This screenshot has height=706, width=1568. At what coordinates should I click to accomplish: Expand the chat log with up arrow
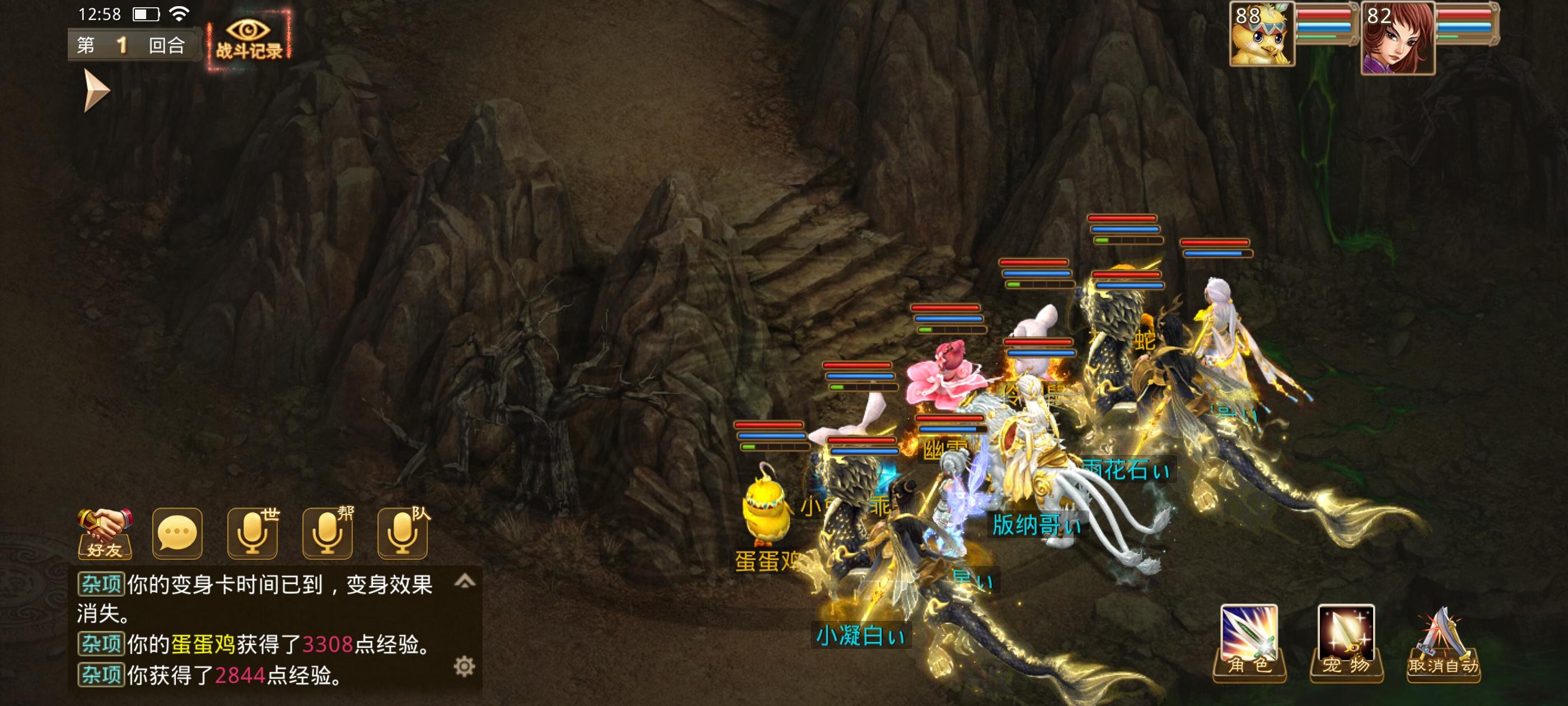coord(464,581)
